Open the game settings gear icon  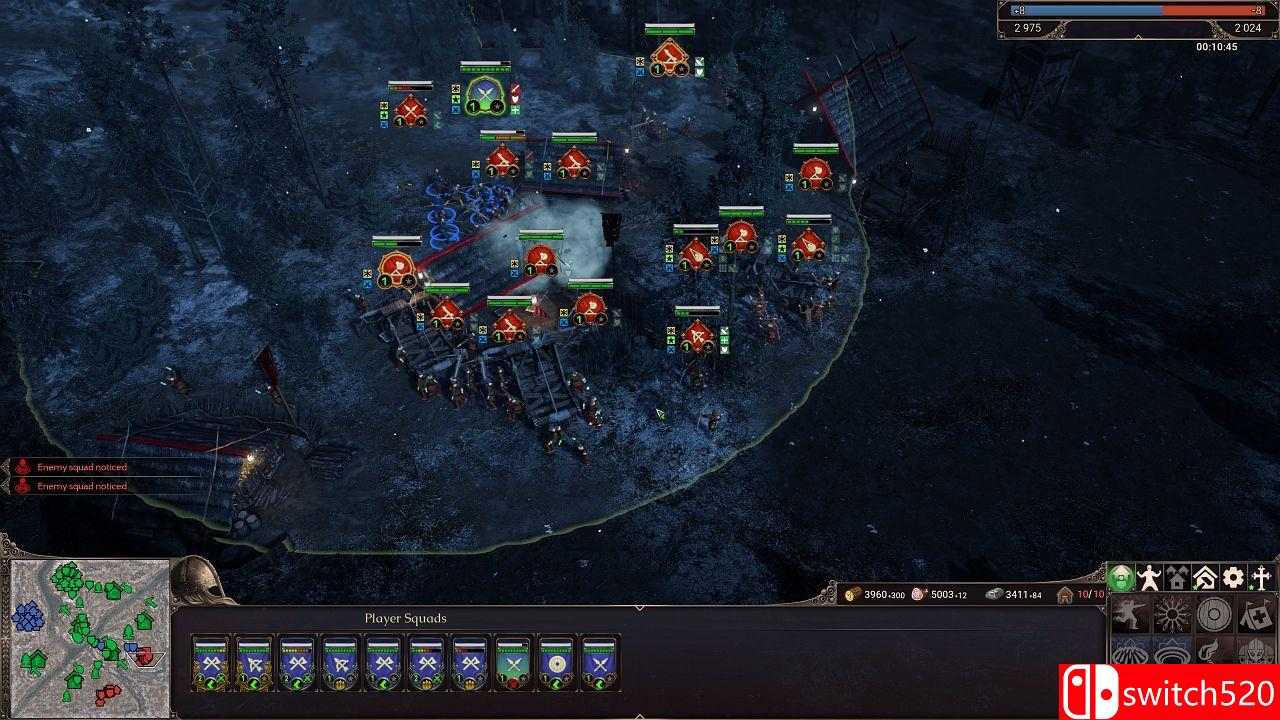tap(1232, 577)
